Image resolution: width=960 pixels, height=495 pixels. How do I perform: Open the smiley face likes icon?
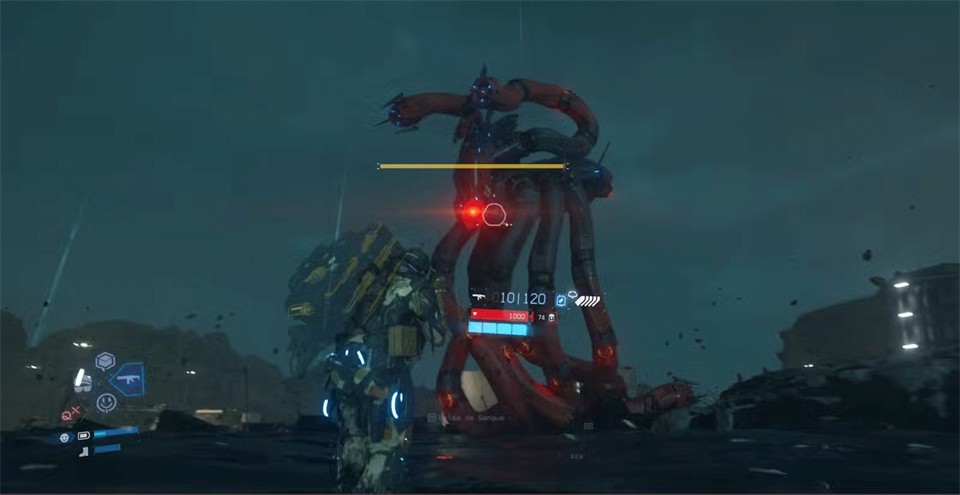tap(106, 402)
